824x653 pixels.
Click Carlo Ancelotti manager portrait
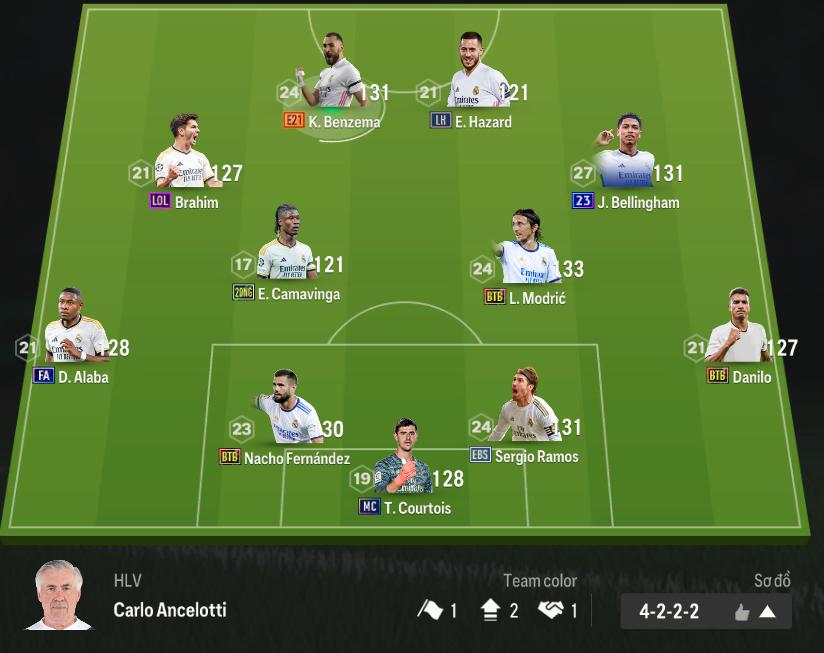point(58,596)
